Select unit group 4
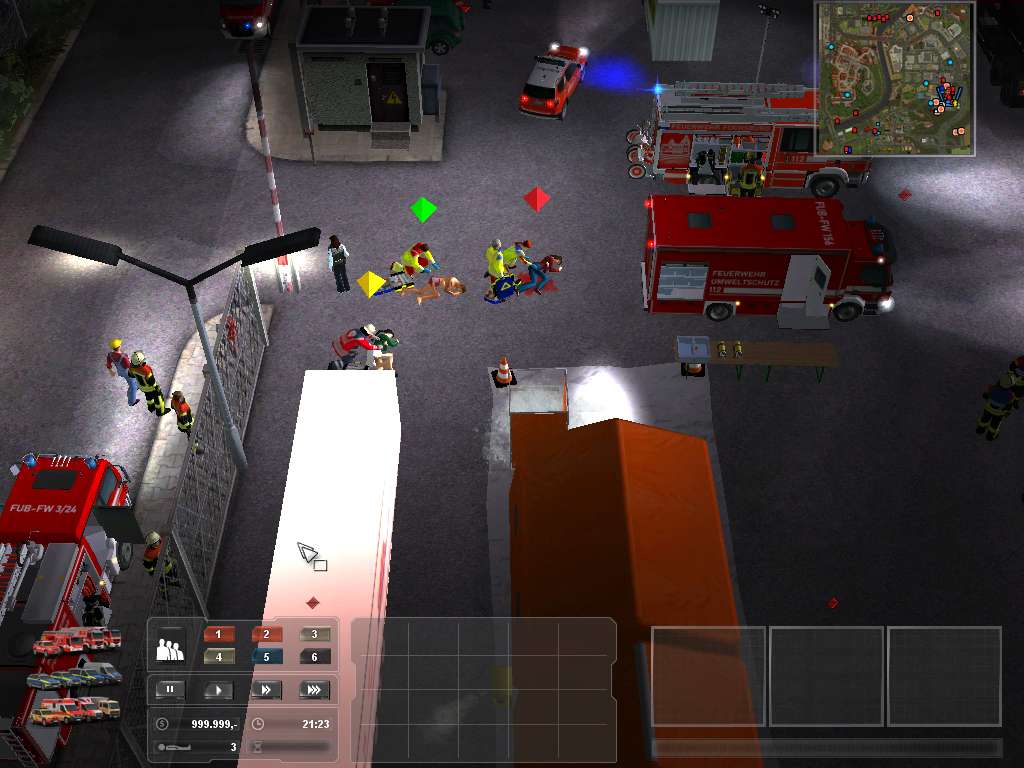The width and height of the screenshot is (1024, 768). 218,657
